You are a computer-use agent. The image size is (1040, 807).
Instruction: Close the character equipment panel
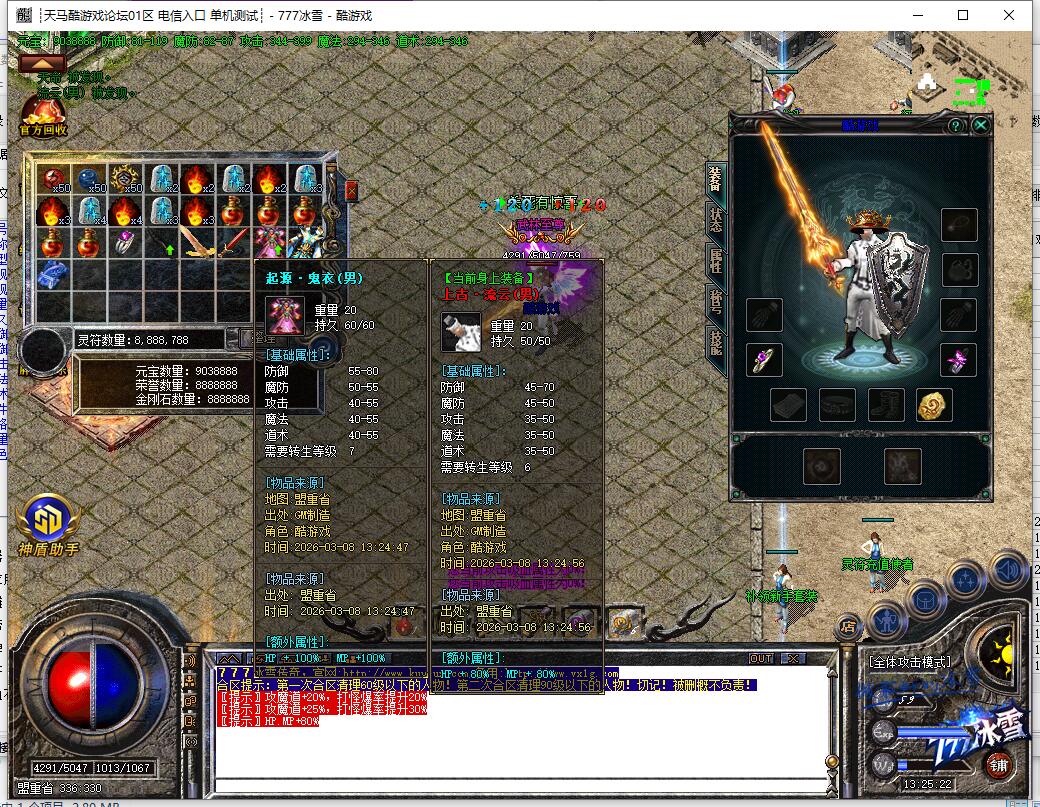pyautogui.click(x=981, y=125)
